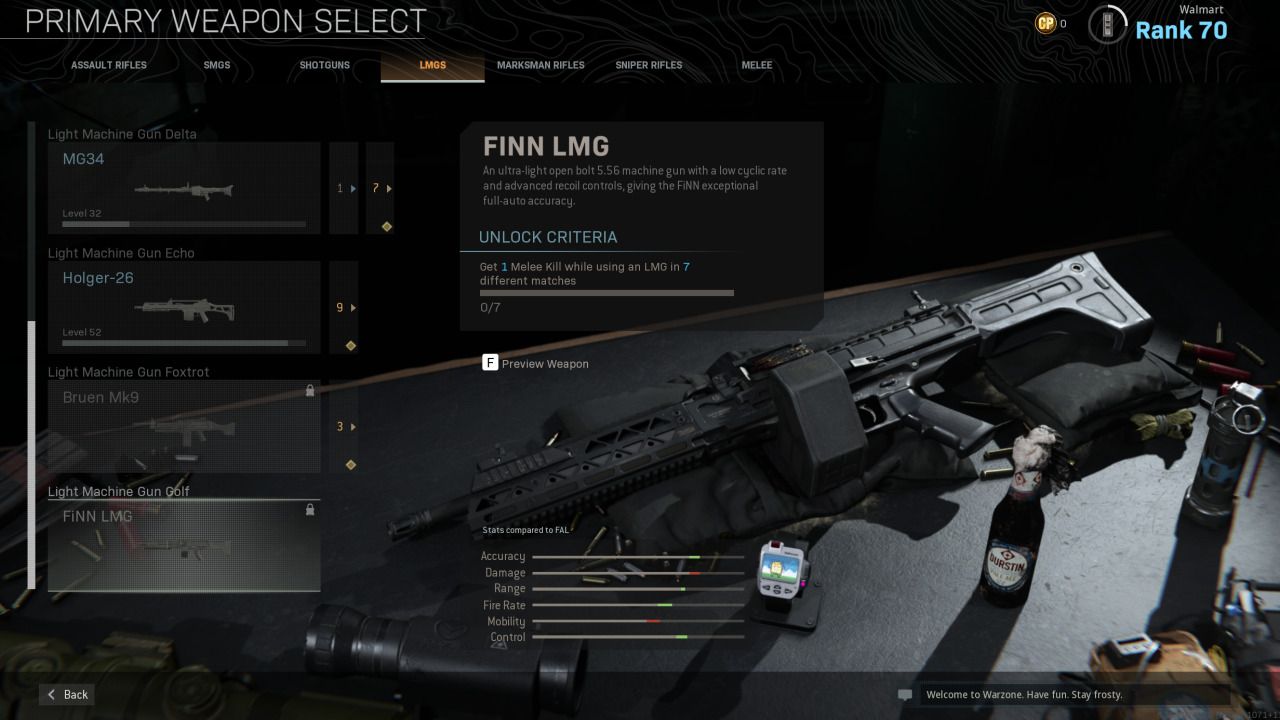This screenshot has width=1280, height=720.
Task: Select the camo diamond below Bruen Mk9
Action: pyautogui.click(x=350, y=464)
